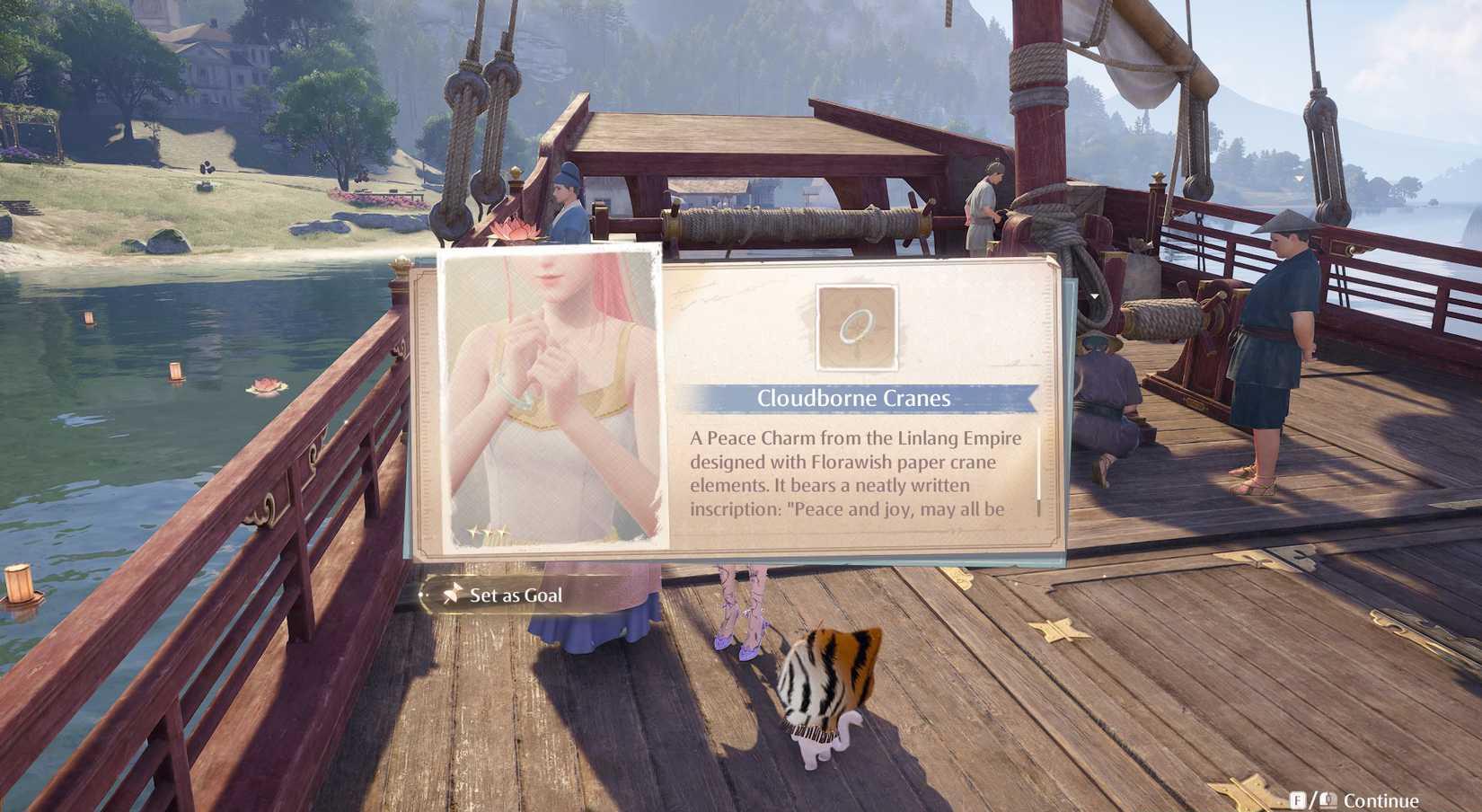
Task: Select the Cloudborne Cranes title banner
Action: (855, 398)
